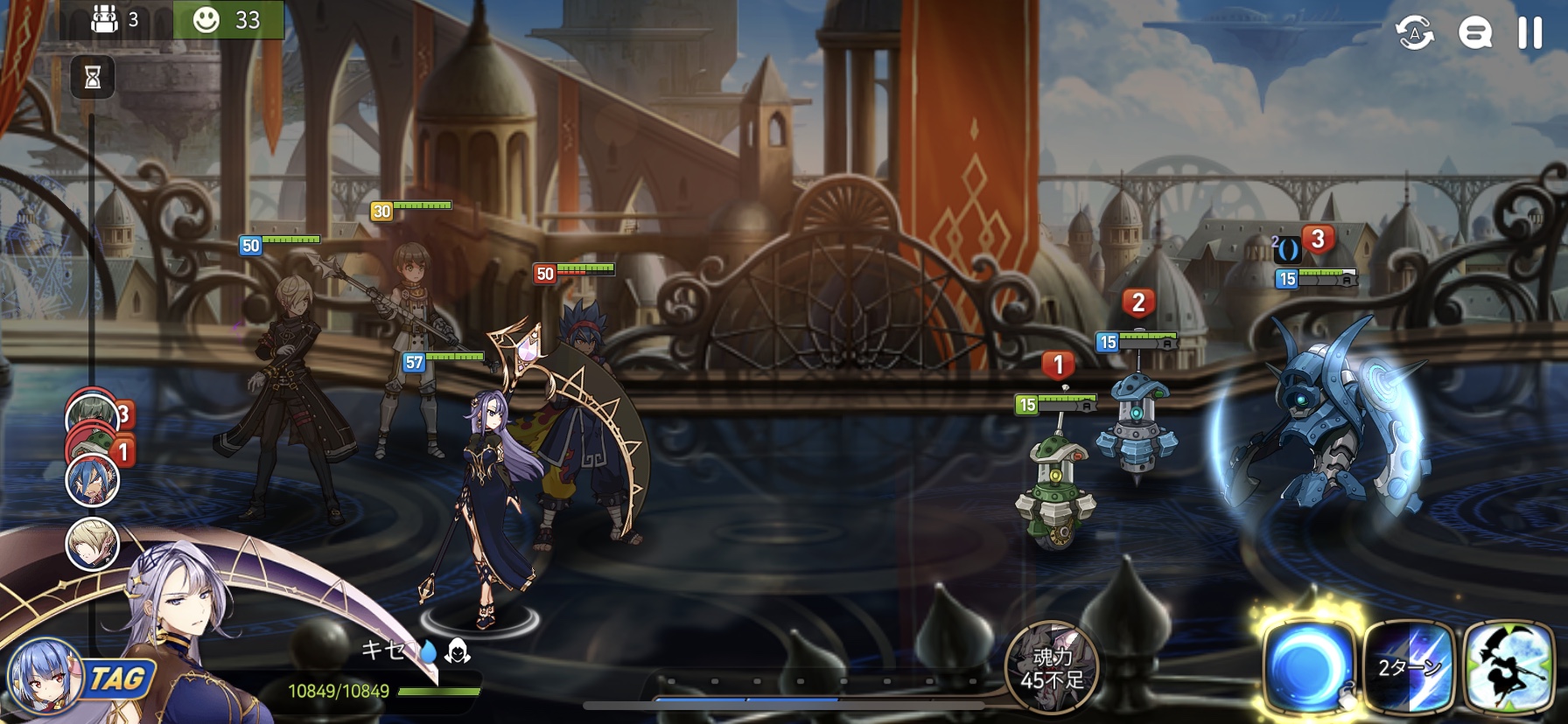
Task: Tap the hourglass turn order icon
Action: [92, 78]
